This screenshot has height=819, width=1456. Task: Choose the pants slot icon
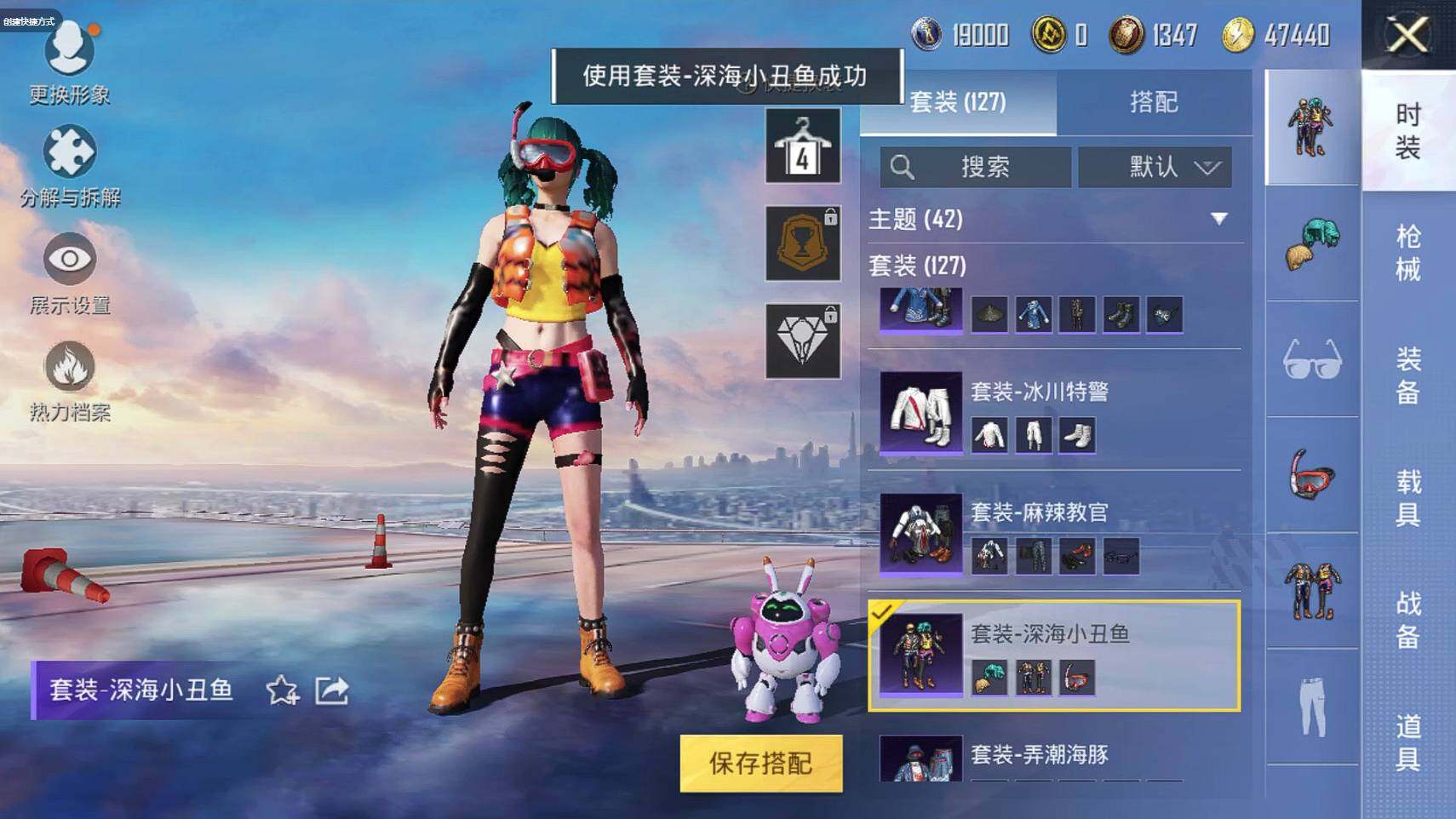click(x=1311, y=707)
